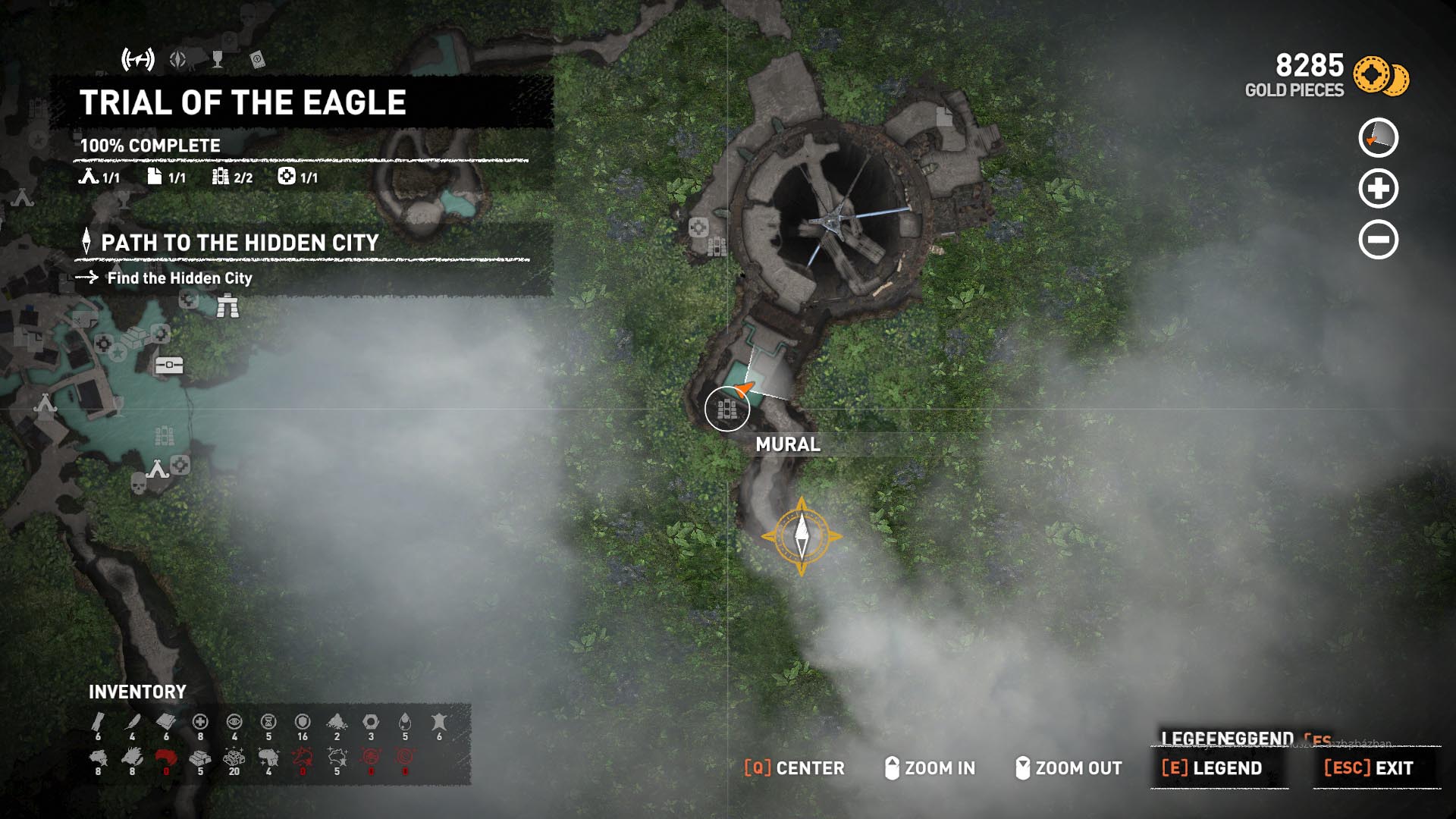Select the highlighted barbell-shaped first tab
The height and width of the screenshot is (819, 1456).
coord(138,59)
